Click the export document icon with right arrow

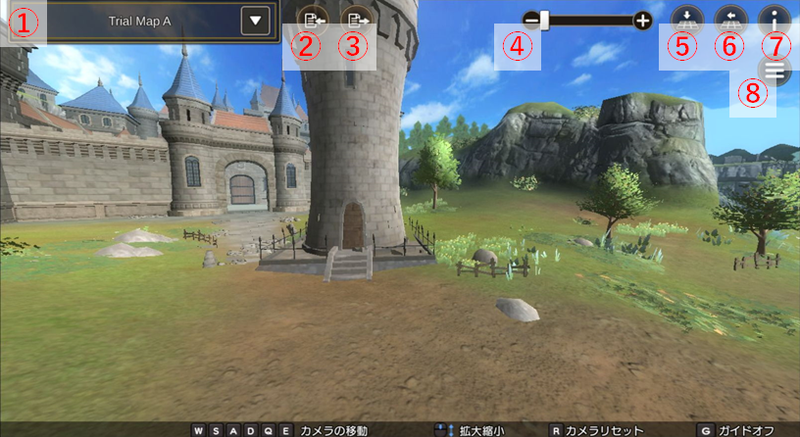coord(354,19)
